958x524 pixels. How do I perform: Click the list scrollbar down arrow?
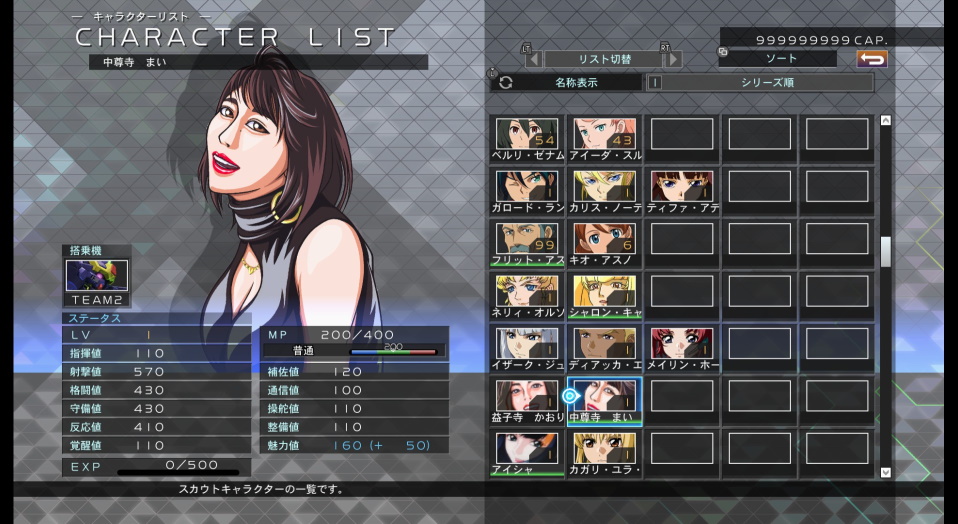885,472
